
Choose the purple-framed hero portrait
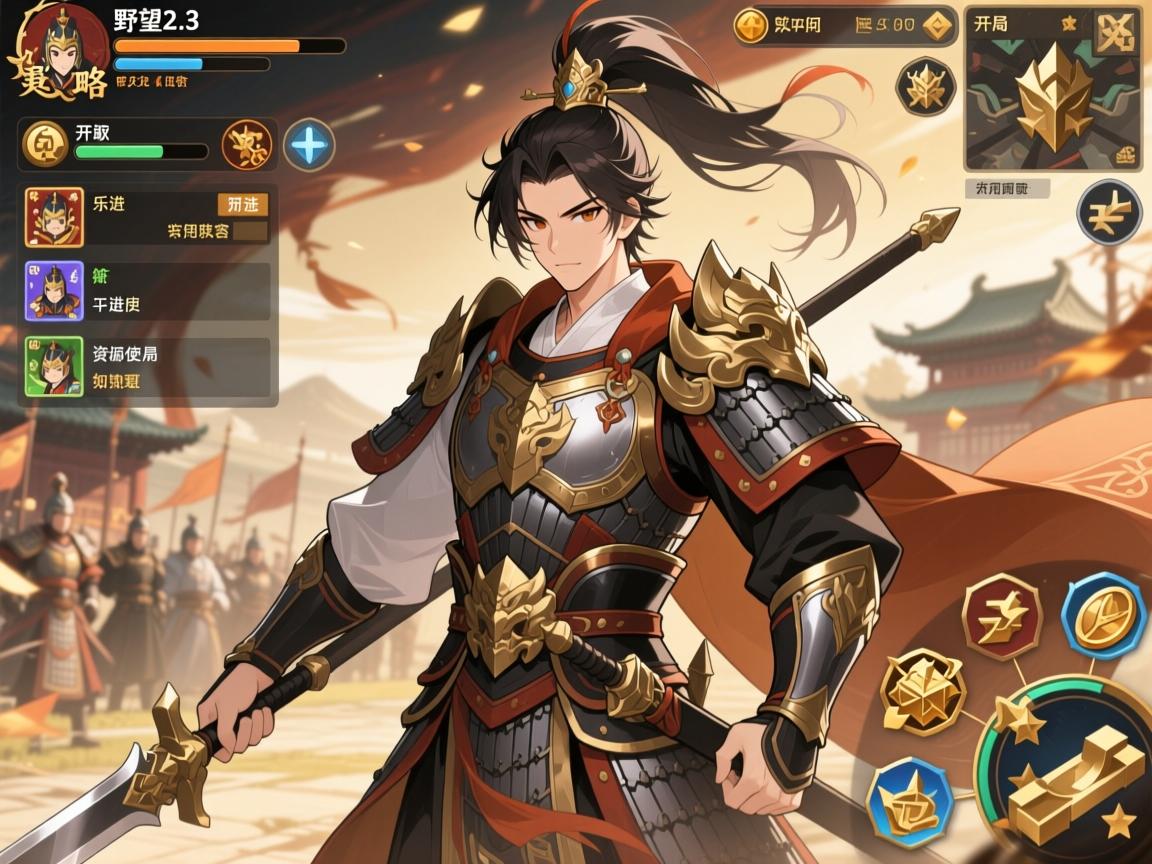[54, 291]
